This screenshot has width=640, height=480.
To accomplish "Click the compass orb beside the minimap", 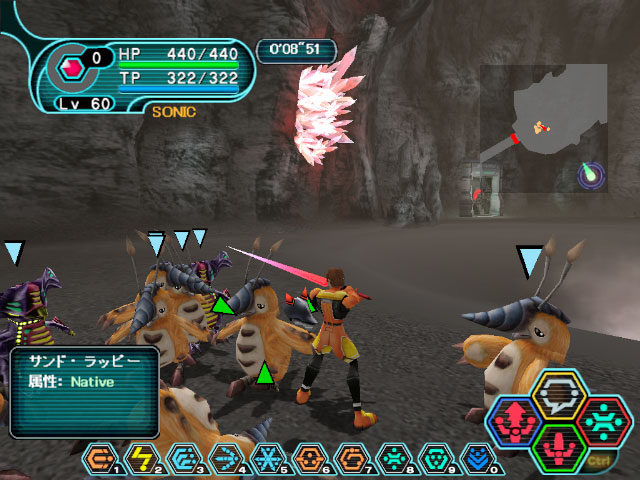I will click(591, 176).
